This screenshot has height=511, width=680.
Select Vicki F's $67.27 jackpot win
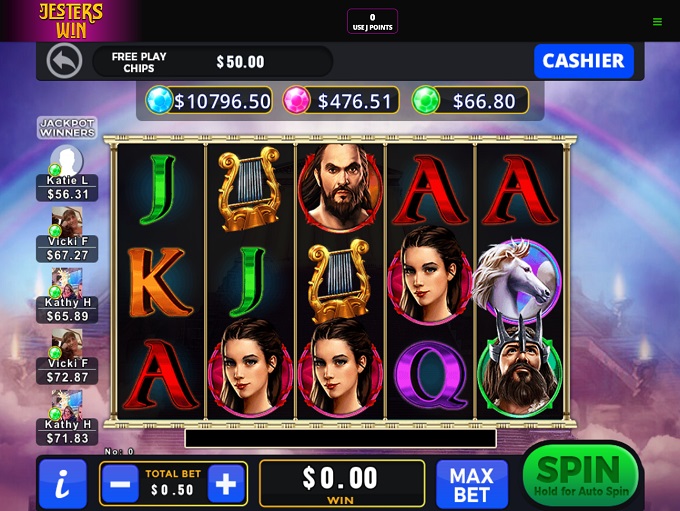click(67, 235)
